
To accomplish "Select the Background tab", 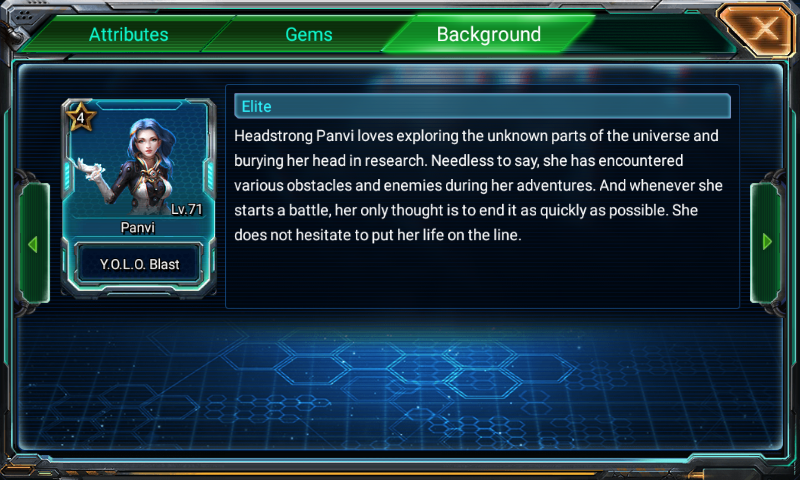I will point(488,35).
